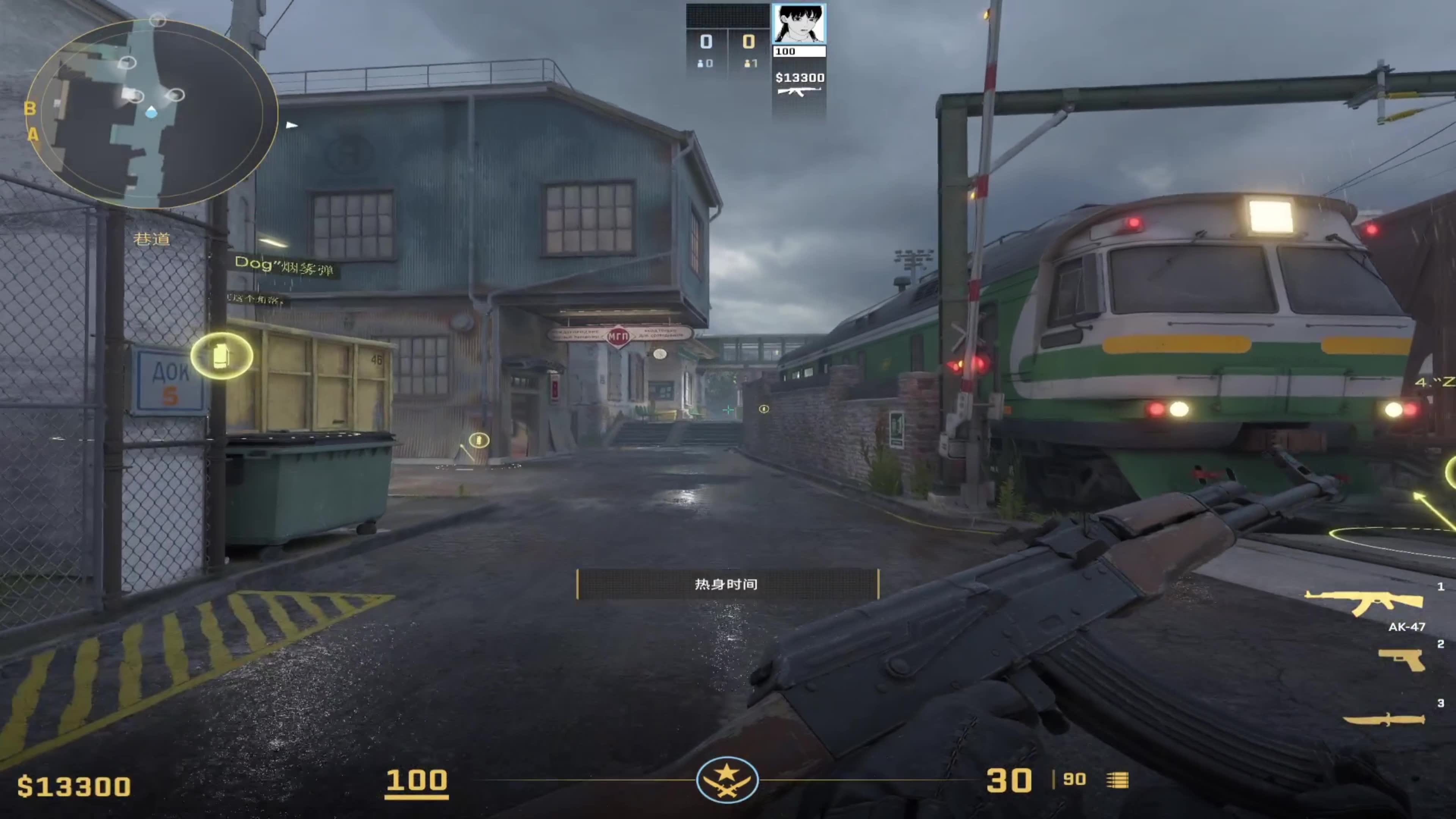
Task: Click the large smoke grenade lineup marker
Action: coord(221,356)
